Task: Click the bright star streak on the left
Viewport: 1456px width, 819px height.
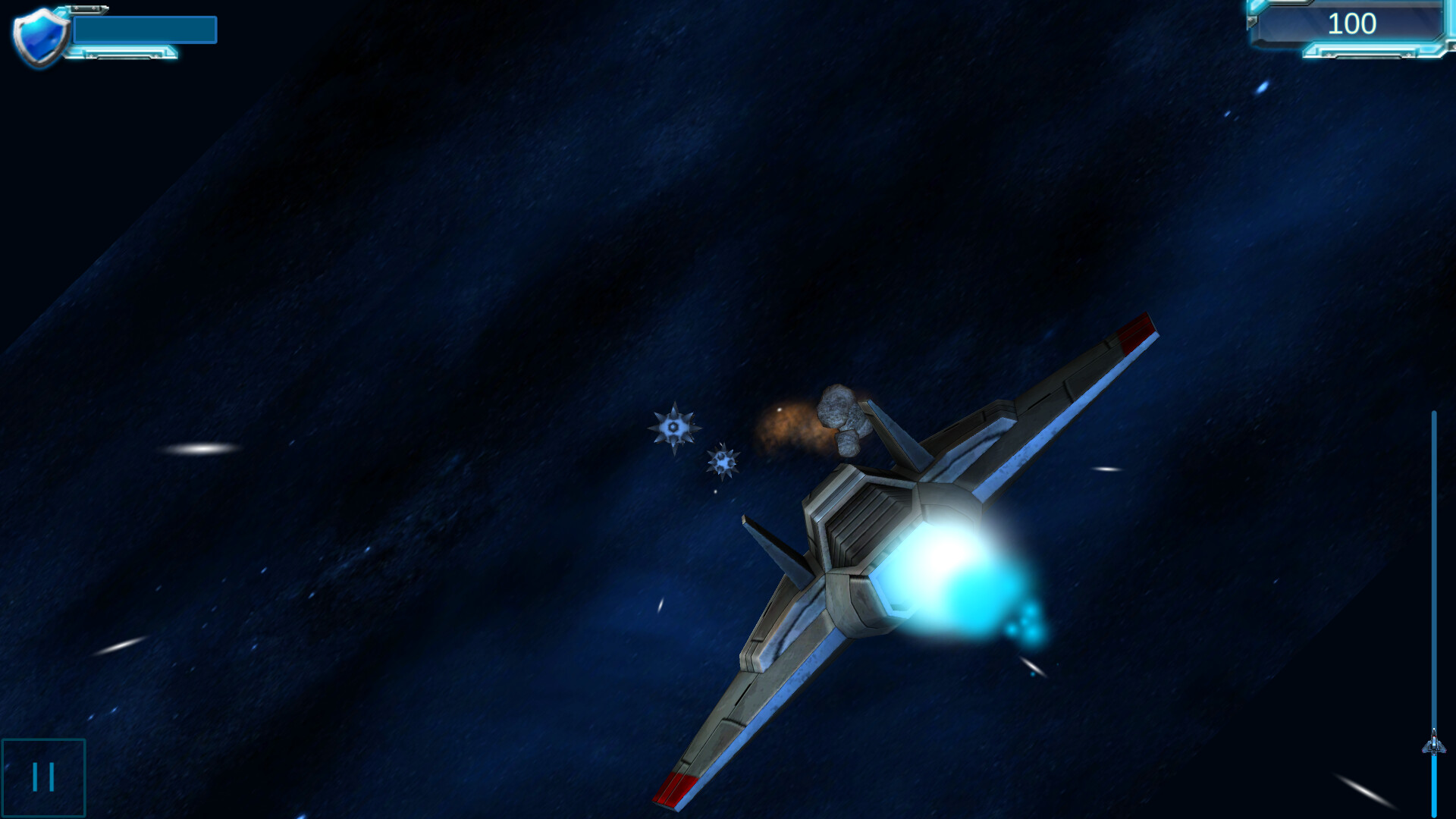Action: click(201, 449)
